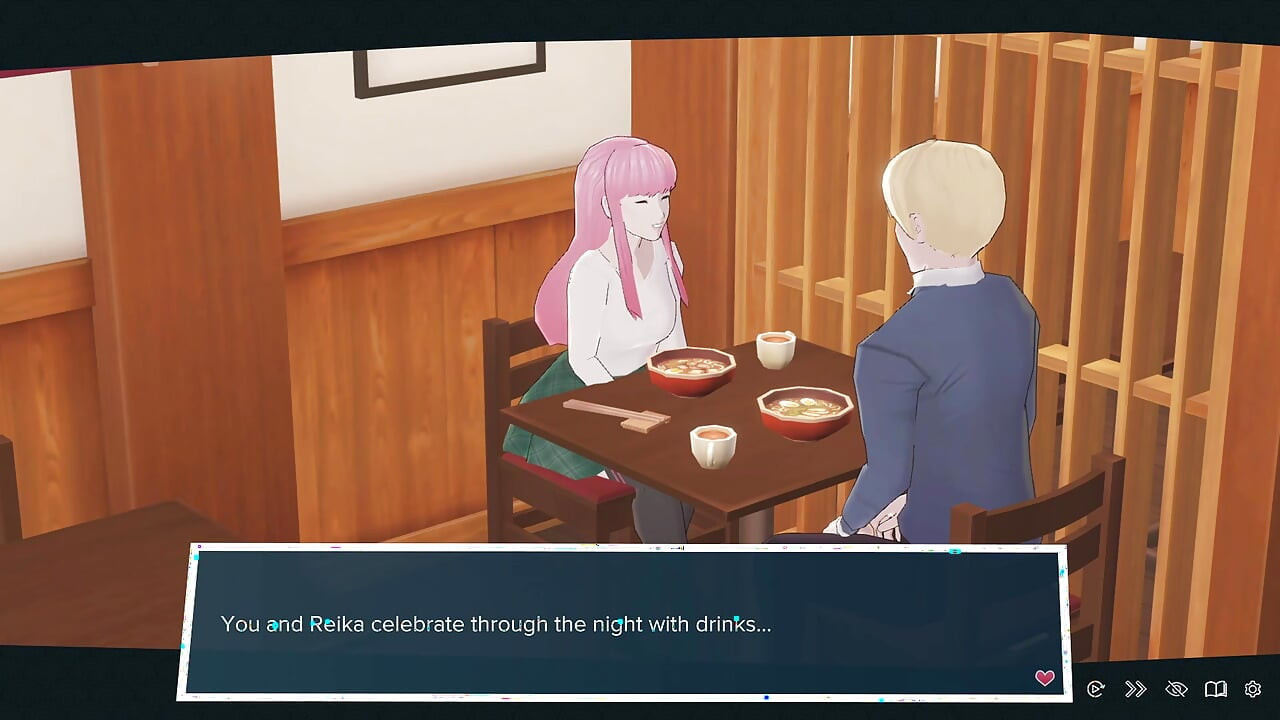Toggle auto-play dialogue icon
This screenshot has height=720, width=1280.
(1095, 689)
